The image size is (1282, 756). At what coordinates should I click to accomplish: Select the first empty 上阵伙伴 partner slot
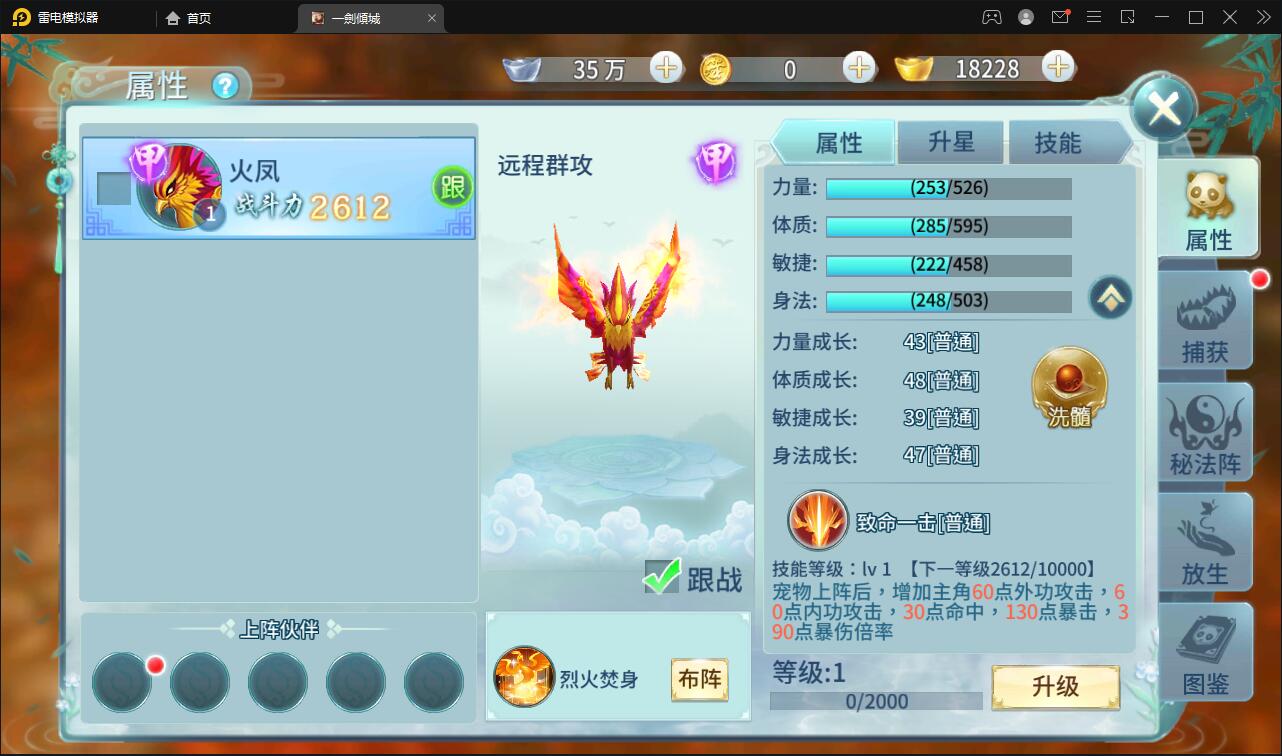[x=121, y=682]
